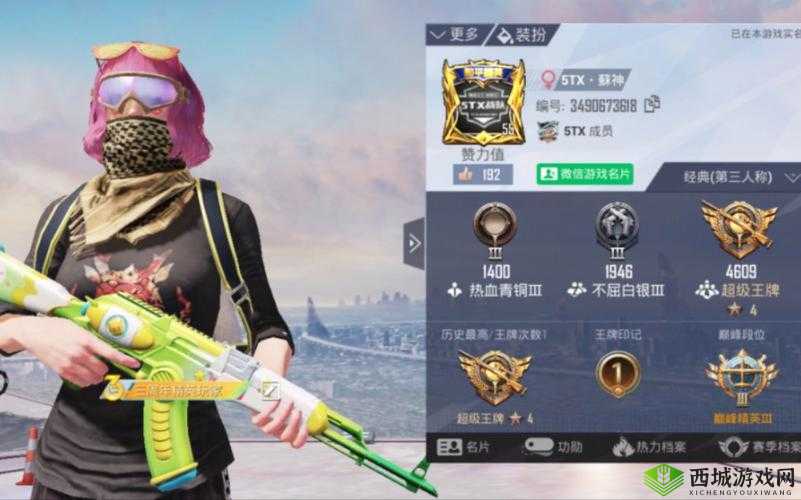Viewport: 801px width, 500px height.
Task: Open the 赛季档案 season profile tab
Action: pos(762,446)
